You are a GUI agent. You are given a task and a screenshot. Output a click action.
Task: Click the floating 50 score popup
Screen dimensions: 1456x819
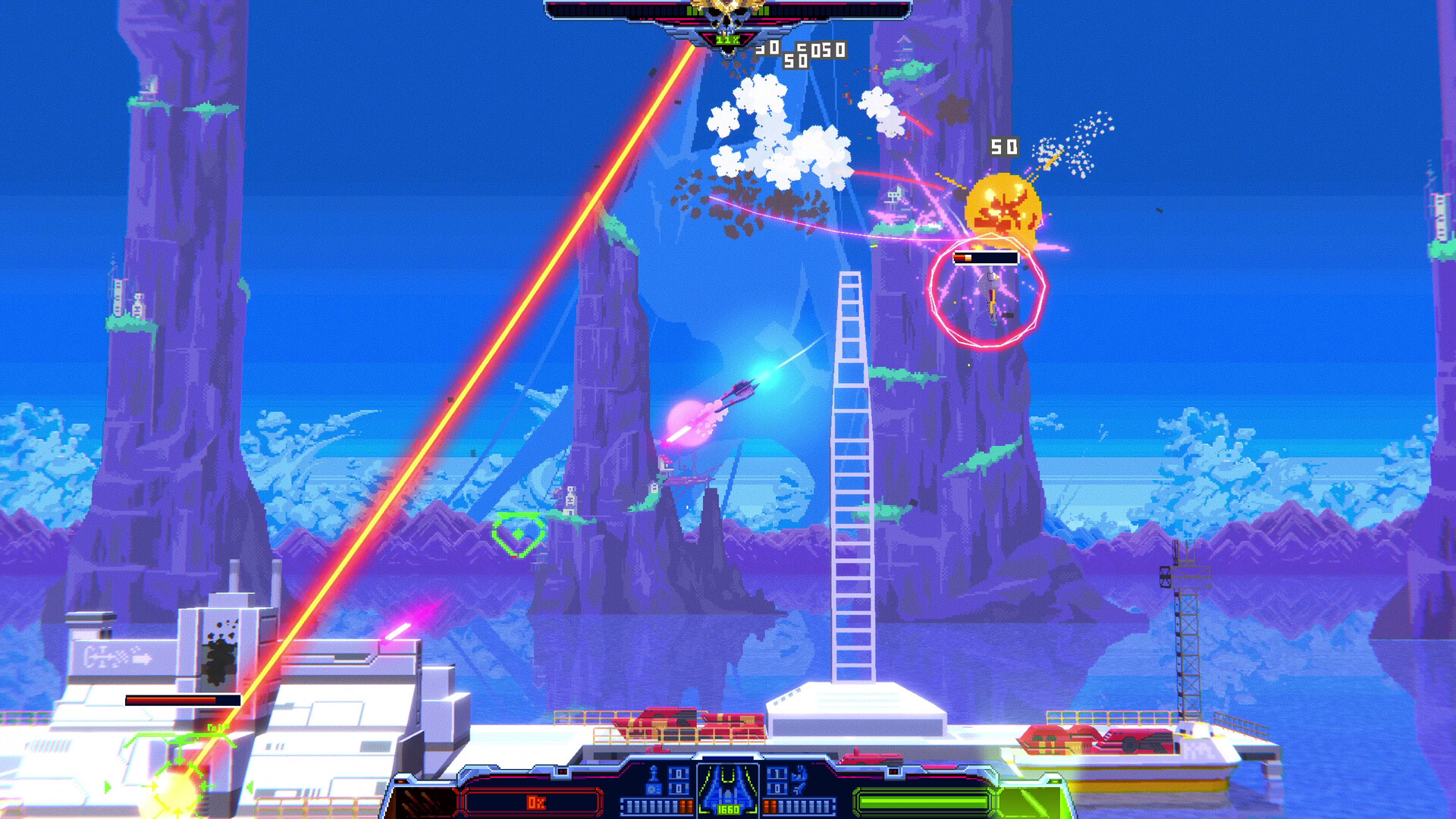tap(1003, 145)
